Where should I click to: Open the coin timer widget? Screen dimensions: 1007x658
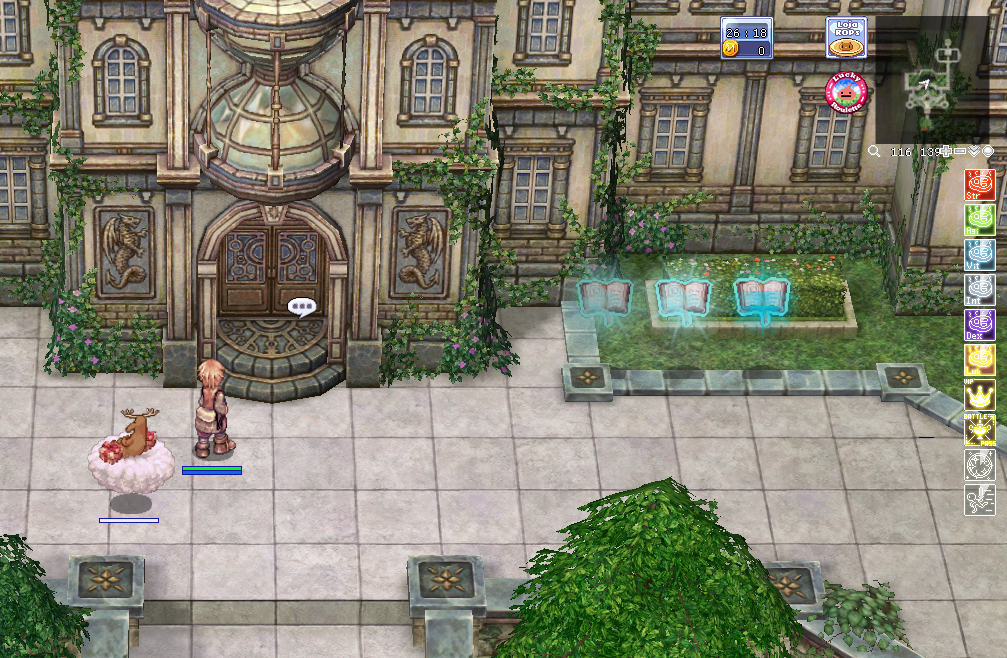(x=746, y=38)
